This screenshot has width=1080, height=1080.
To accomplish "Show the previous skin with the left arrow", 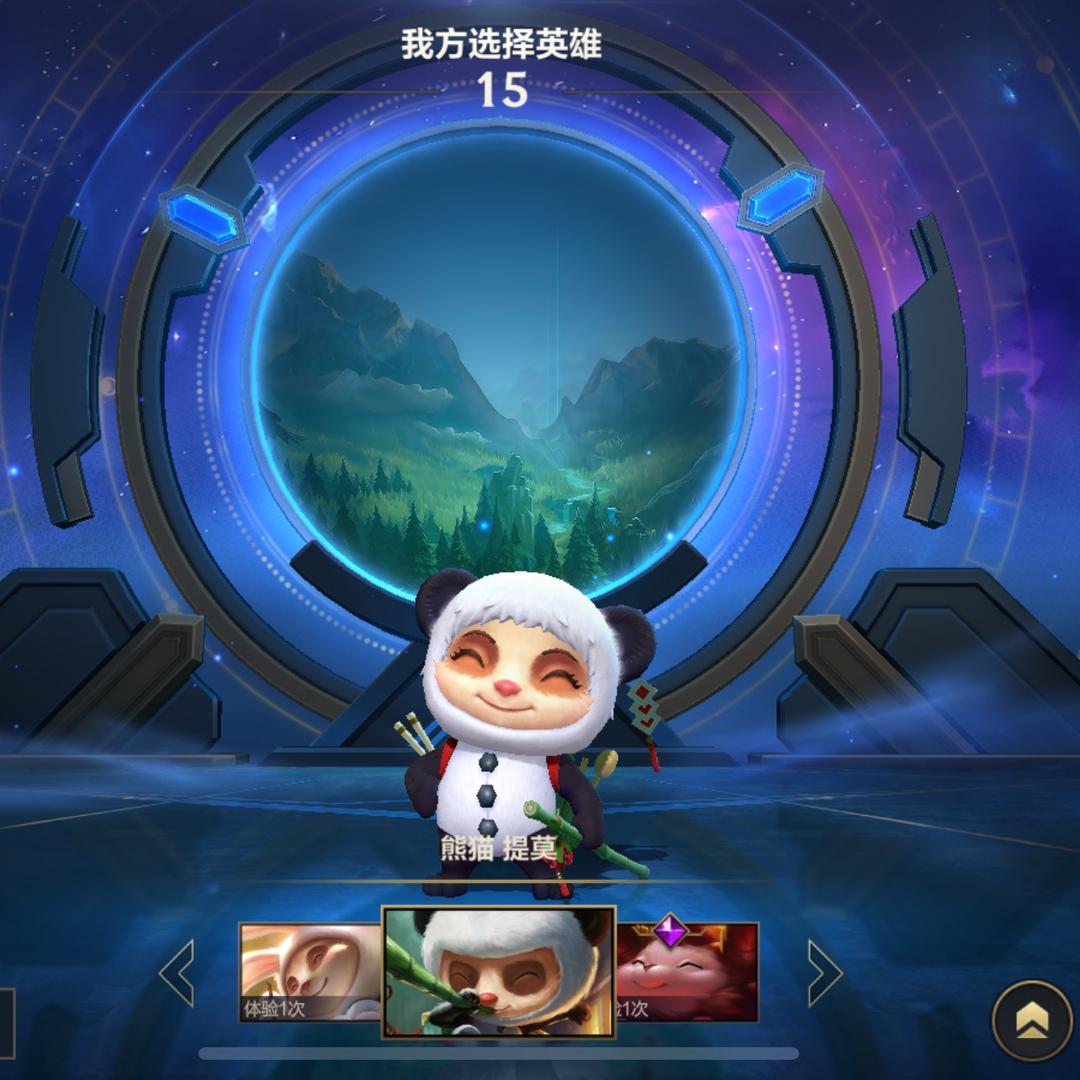I will pos(178,972).
